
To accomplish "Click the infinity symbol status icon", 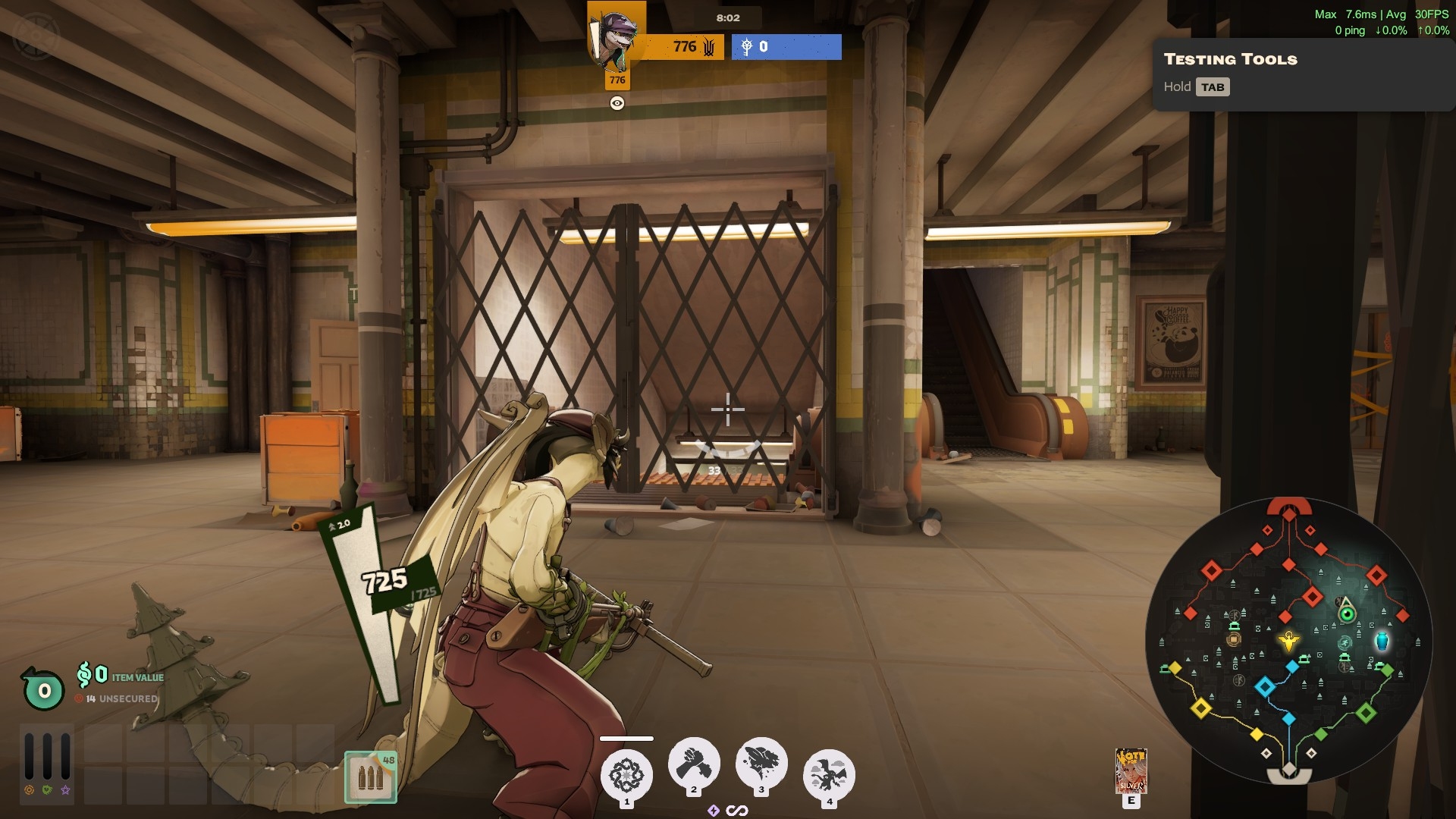I will pyautogui.click(x=737, y=811).
